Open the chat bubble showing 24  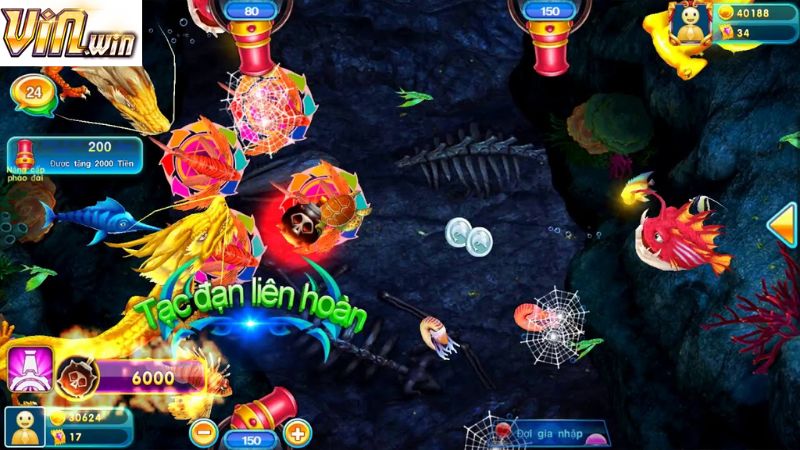pos(33,93)
